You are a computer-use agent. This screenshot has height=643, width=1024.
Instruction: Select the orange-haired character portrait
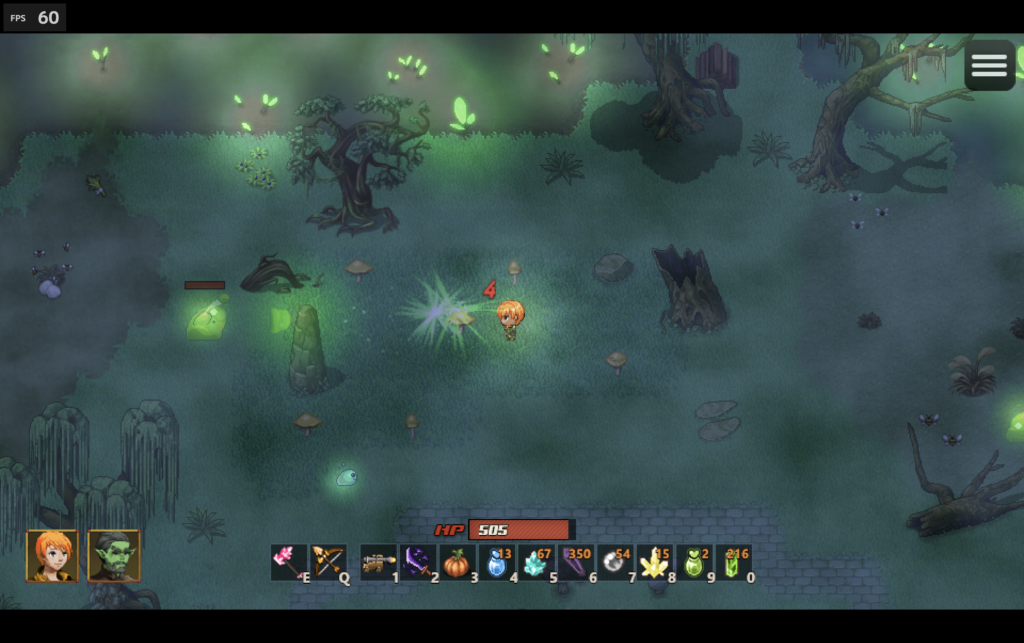coord(52,556)
